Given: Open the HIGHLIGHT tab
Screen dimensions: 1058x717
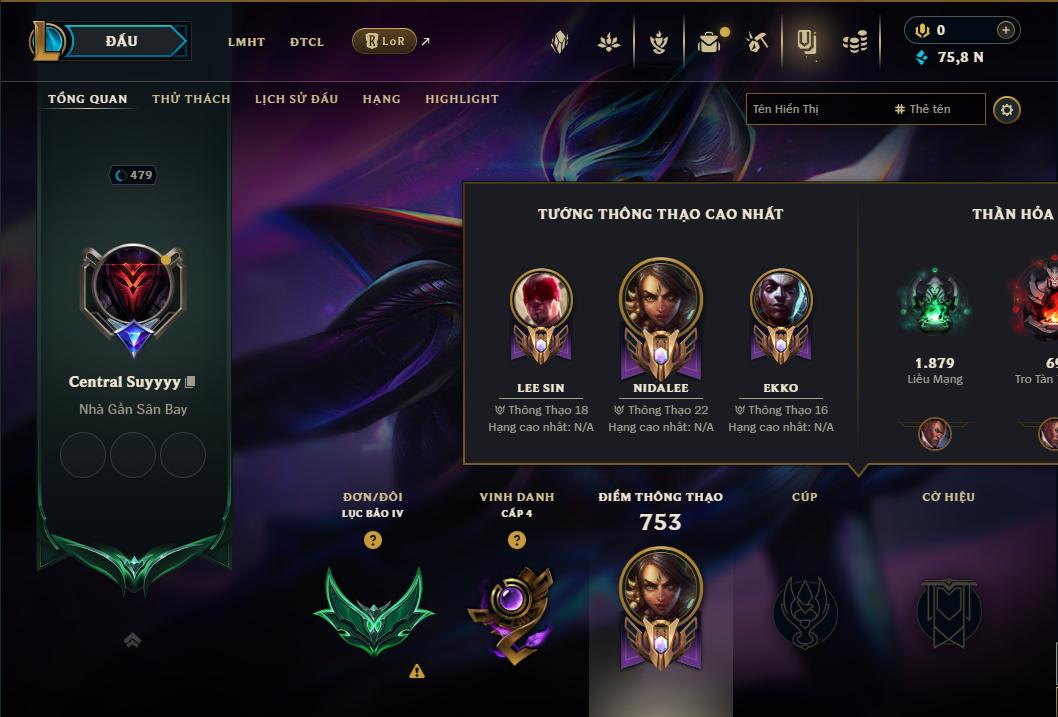Looking at the screenshot, I should 462,99.
